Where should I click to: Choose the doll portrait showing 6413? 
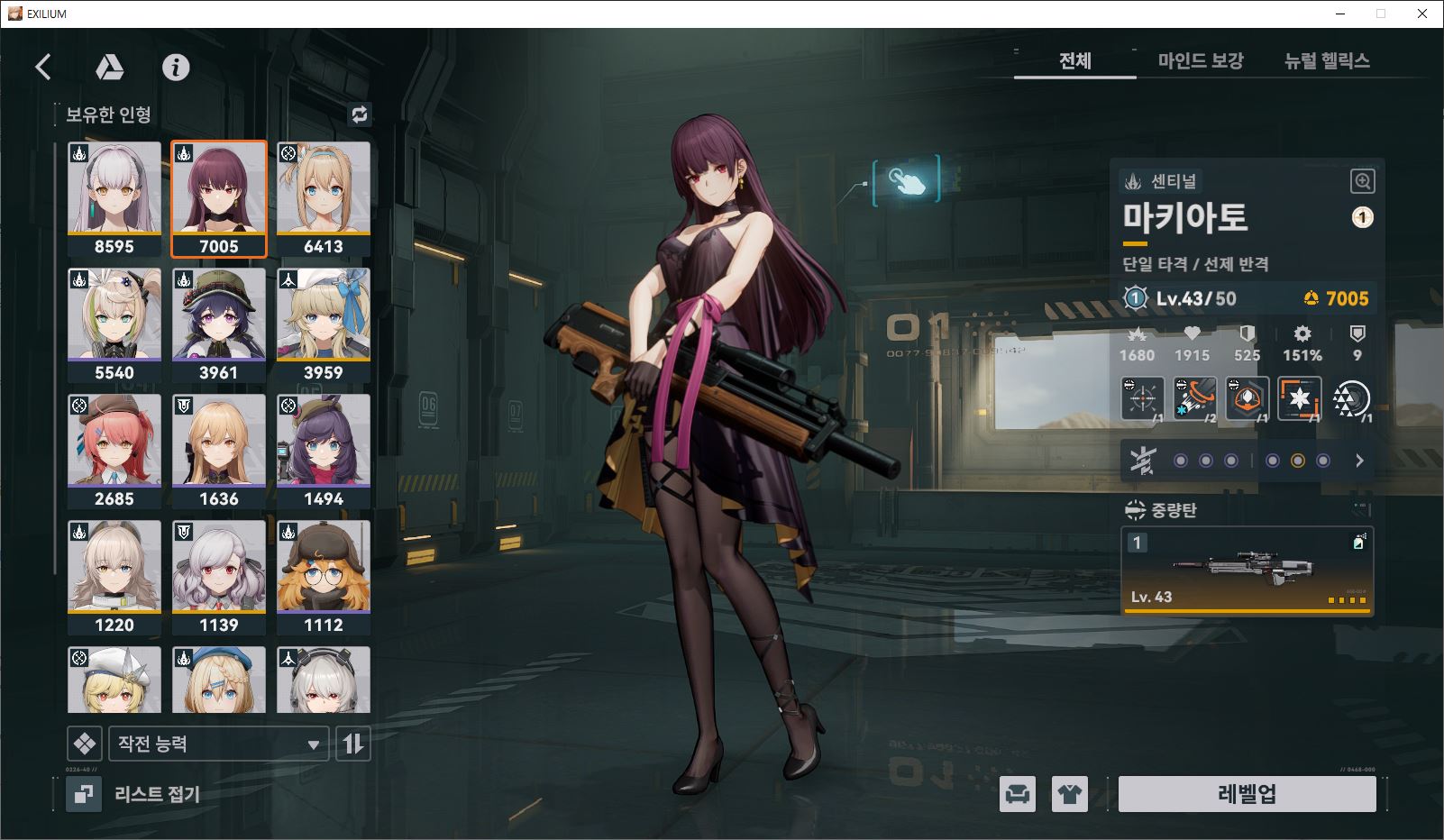323,198
